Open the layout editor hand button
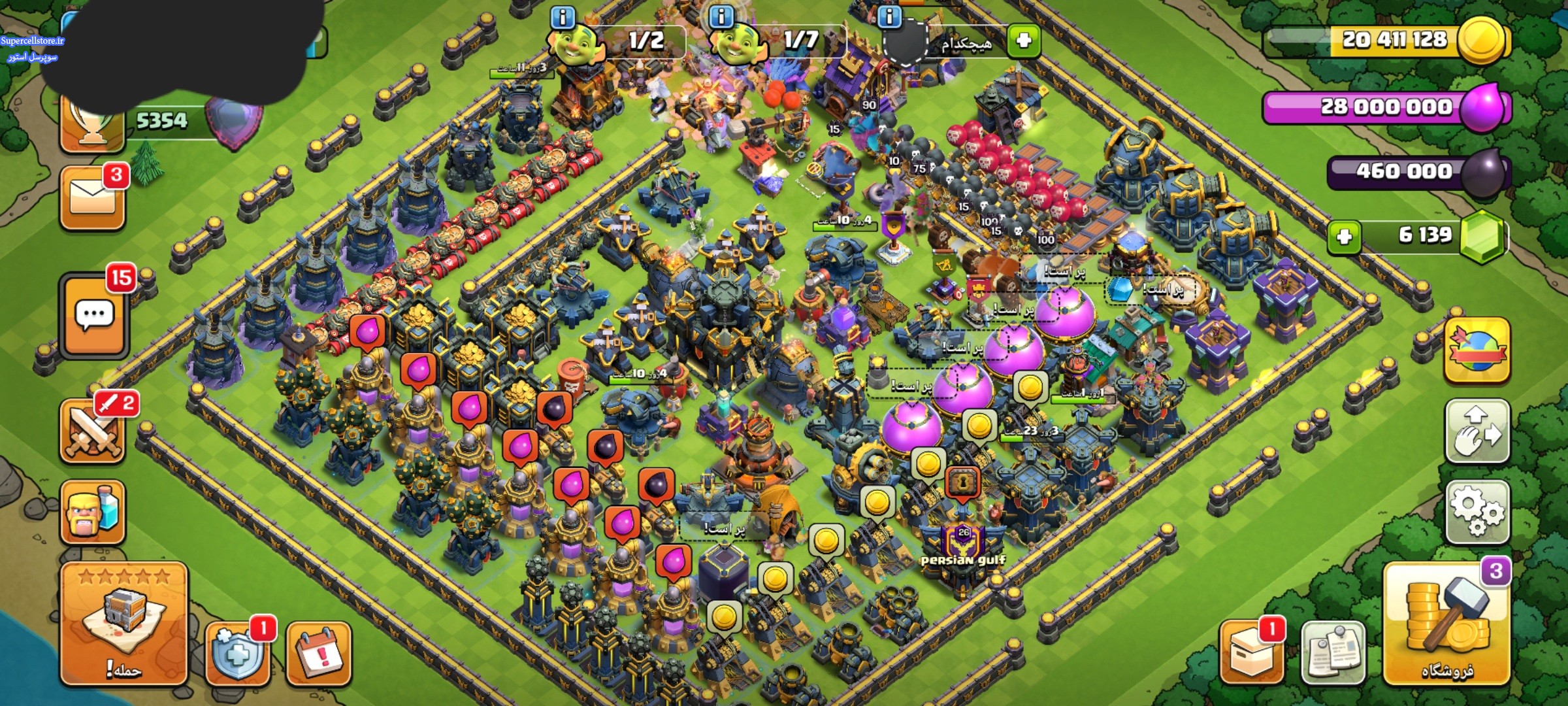1568x706 pixels. coord(1477,432)
